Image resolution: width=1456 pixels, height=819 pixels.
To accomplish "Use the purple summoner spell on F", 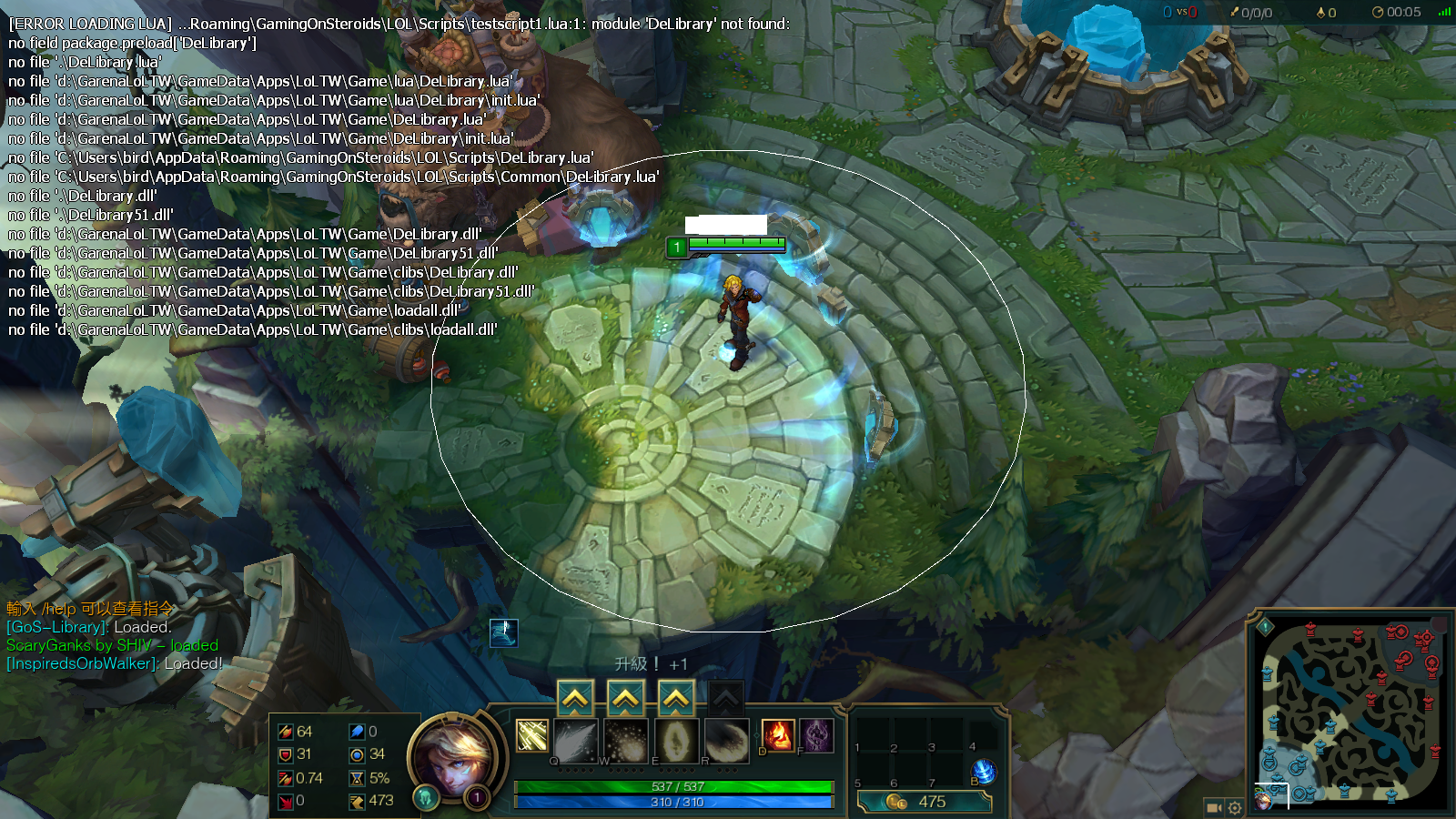I will (x=816, y=735).
